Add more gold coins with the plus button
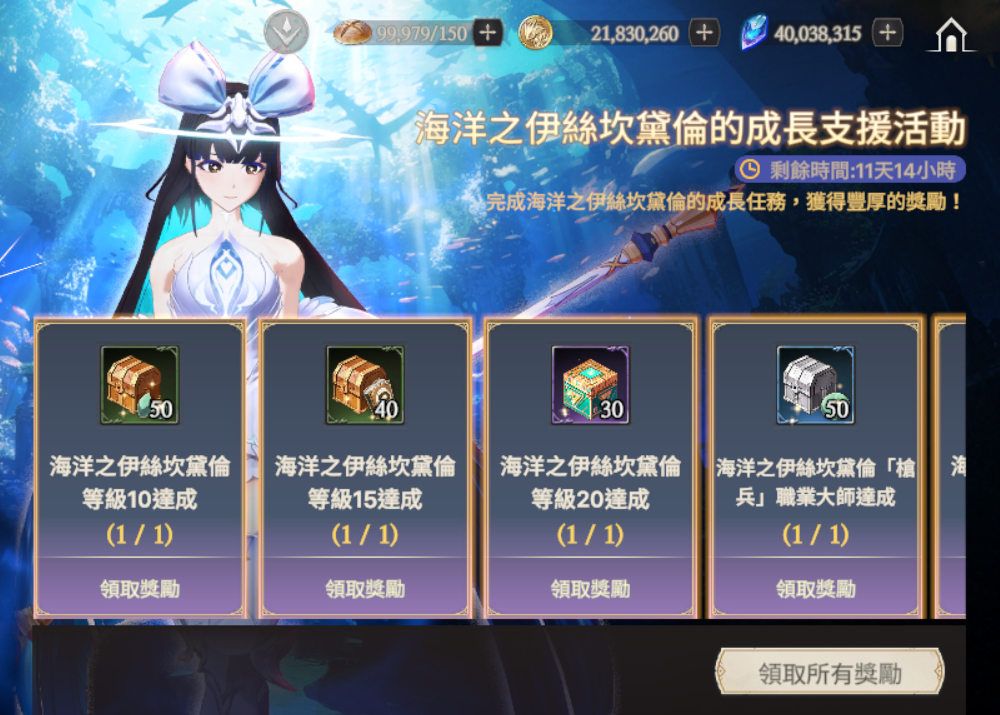 (x=704, y=33)
